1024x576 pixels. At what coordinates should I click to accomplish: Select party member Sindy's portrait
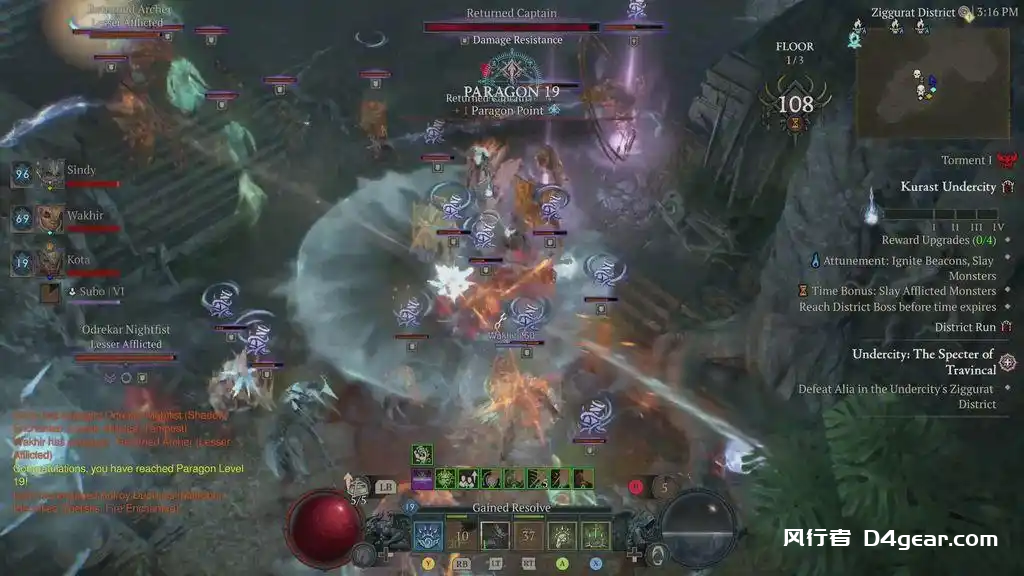click(50, 174)
